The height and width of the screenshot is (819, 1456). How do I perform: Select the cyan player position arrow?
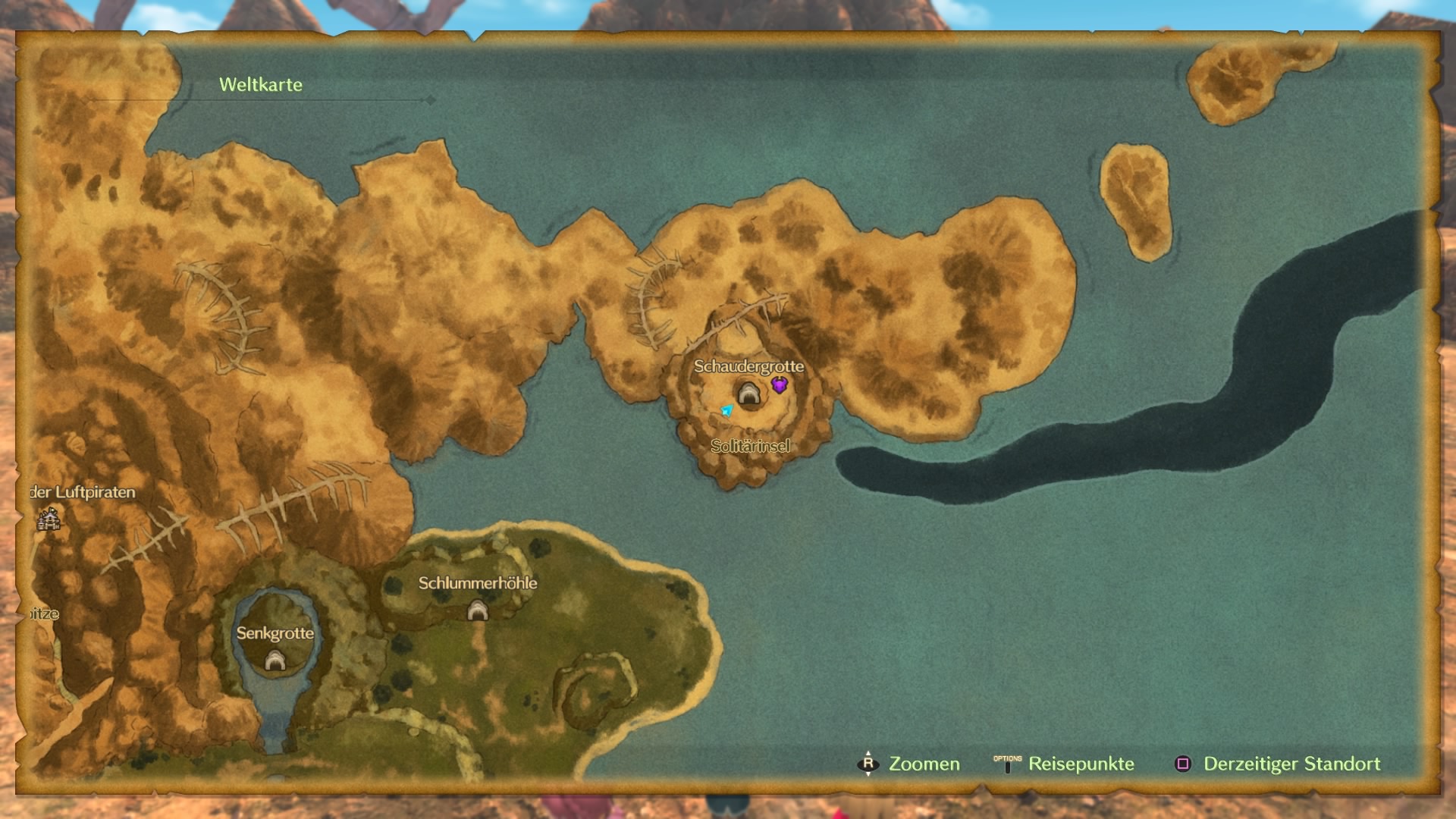pyautogui.click(x=726, y=410)
